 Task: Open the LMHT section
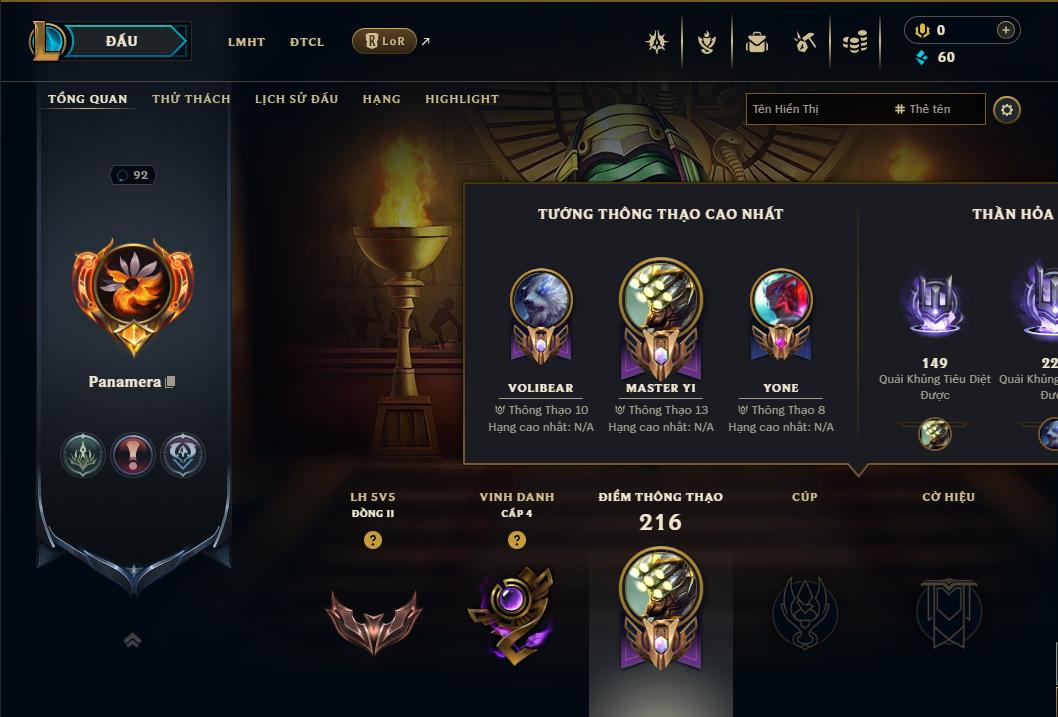(x=246, y=42)
